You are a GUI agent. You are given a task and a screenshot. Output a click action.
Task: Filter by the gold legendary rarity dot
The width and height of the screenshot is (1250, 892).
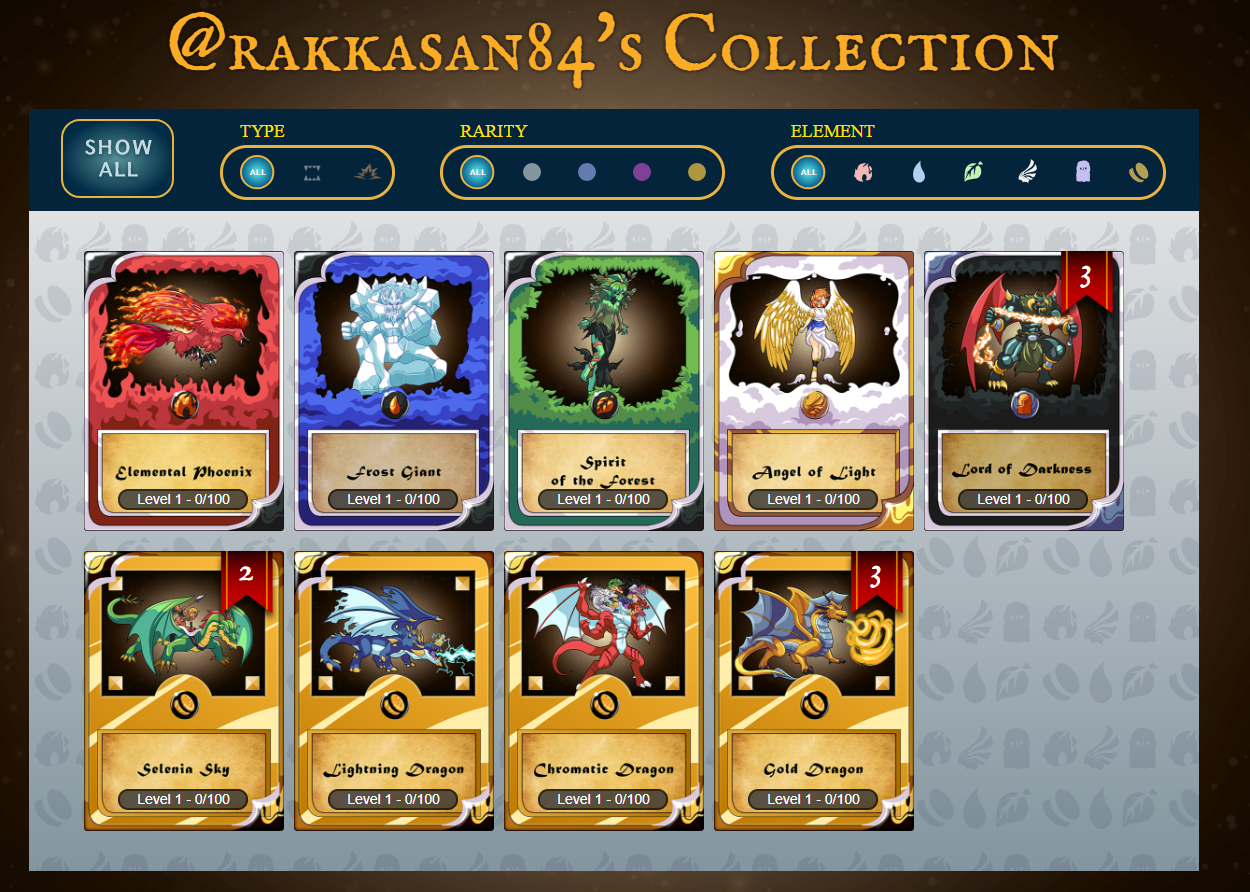(697, 173)
